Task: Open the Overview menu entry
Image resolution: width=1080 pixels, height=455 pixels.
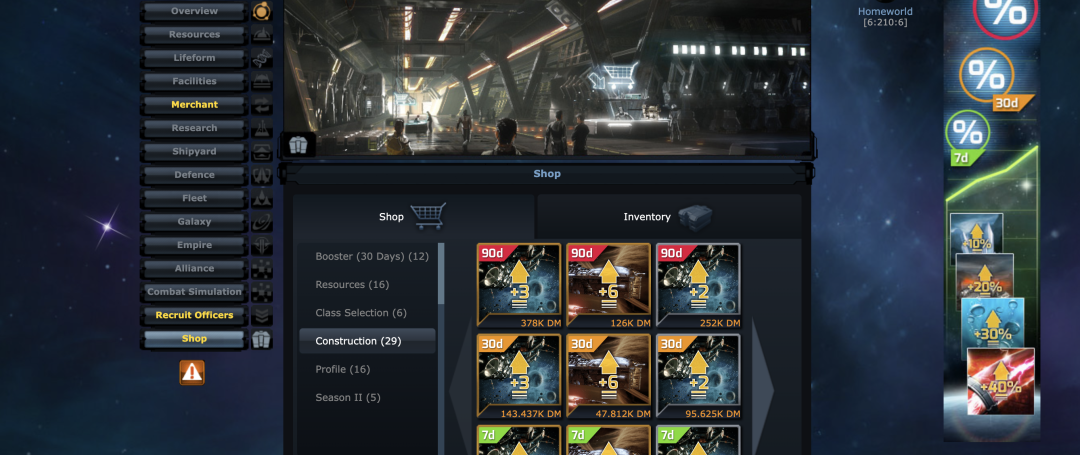Action: tap(194, 11)
